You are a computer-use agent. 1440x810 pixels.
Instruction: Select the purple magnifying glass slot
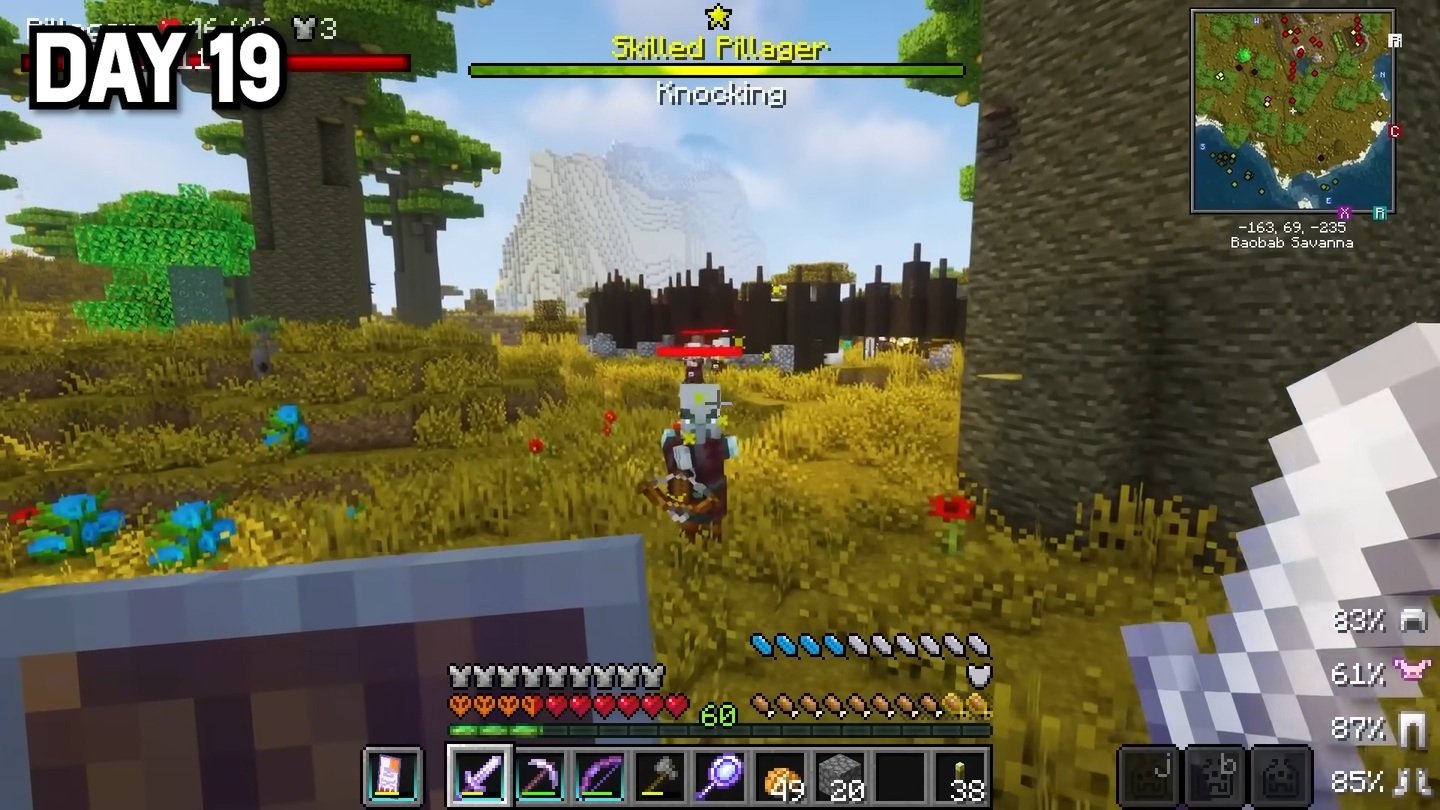[x=720, y=776]
